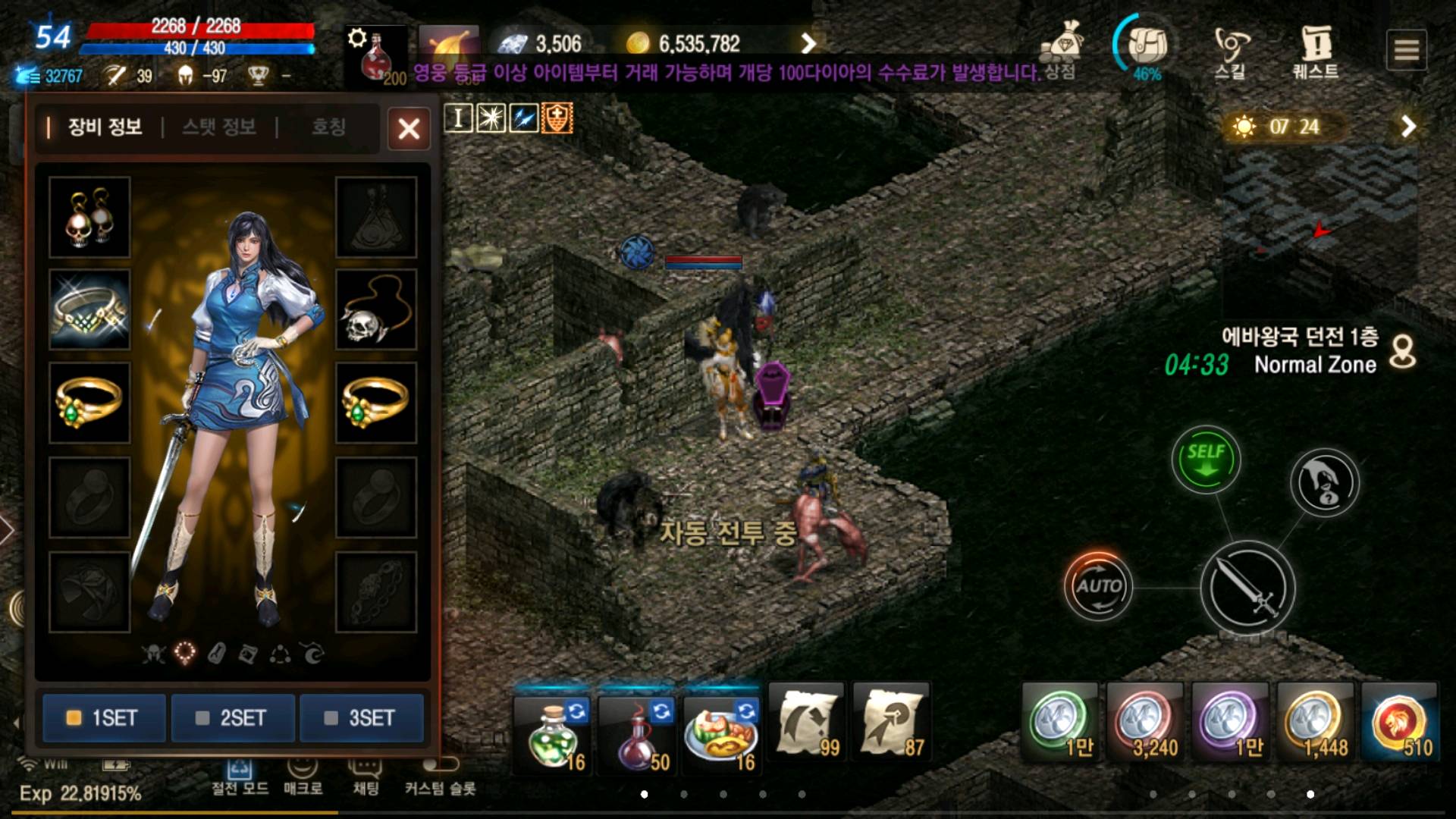The height and width of the screenshot is (819, 1456).
Task: Select the skull earrings equipment slot
Action: [89, 218]
